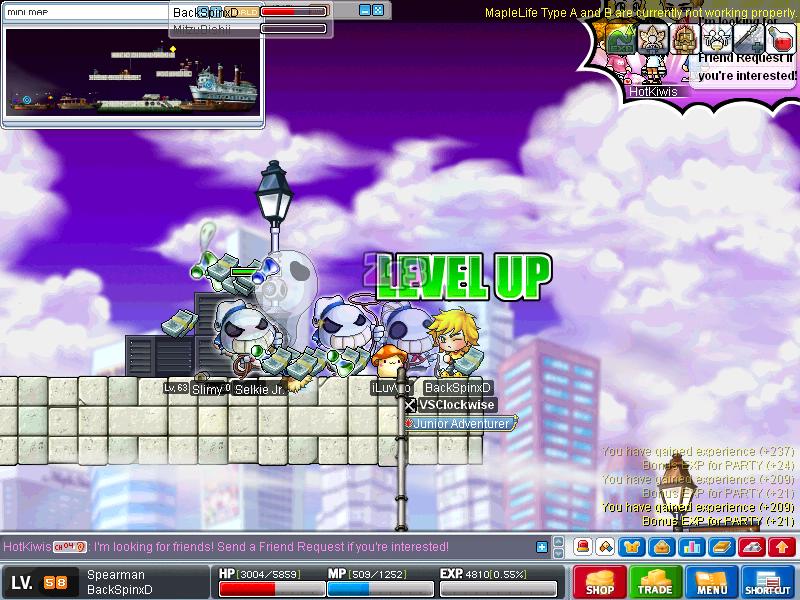800x600 pixels.
Task: Open the Trade button
Action: [656, 583]
